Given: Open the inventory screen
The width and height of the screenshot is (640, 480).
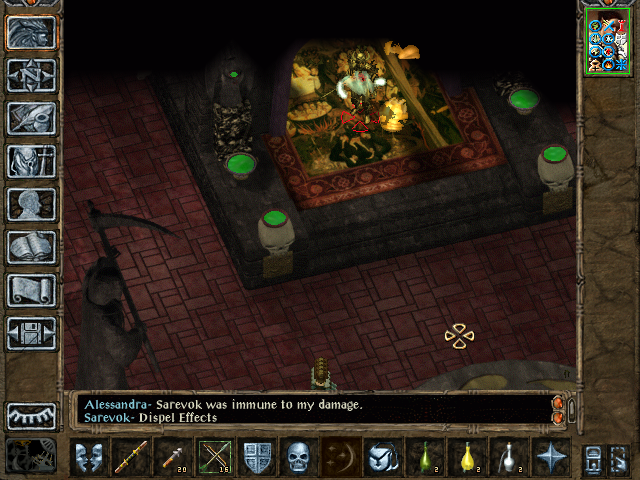Looking at the screenshot, I should click(x=32, y=161).
